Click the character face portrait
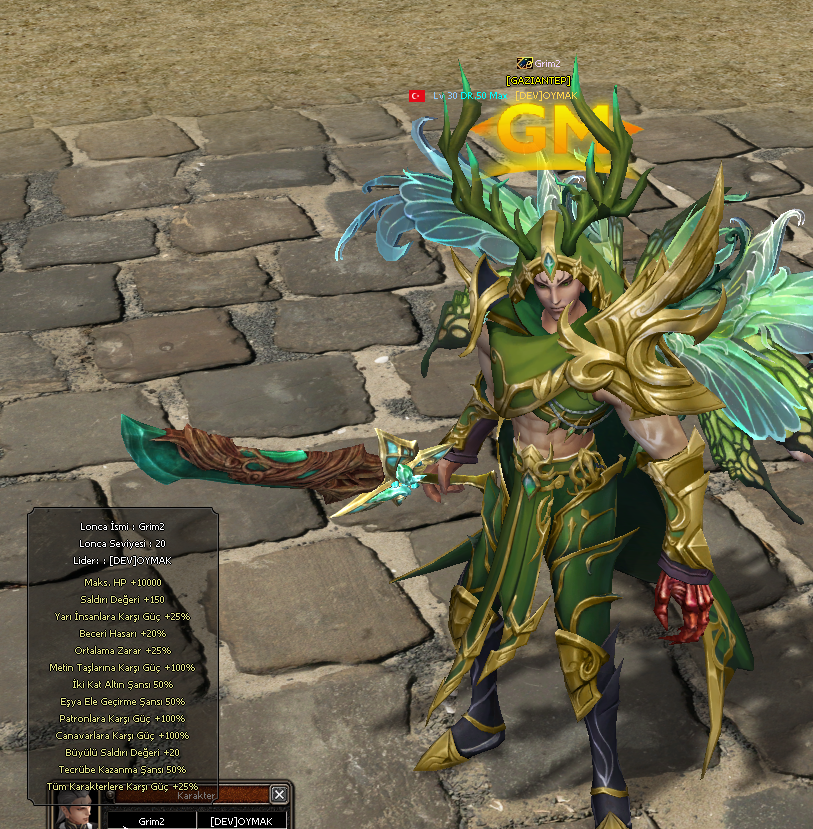The height and width of the screenshot is (829, 813). (x=73, y=812)
